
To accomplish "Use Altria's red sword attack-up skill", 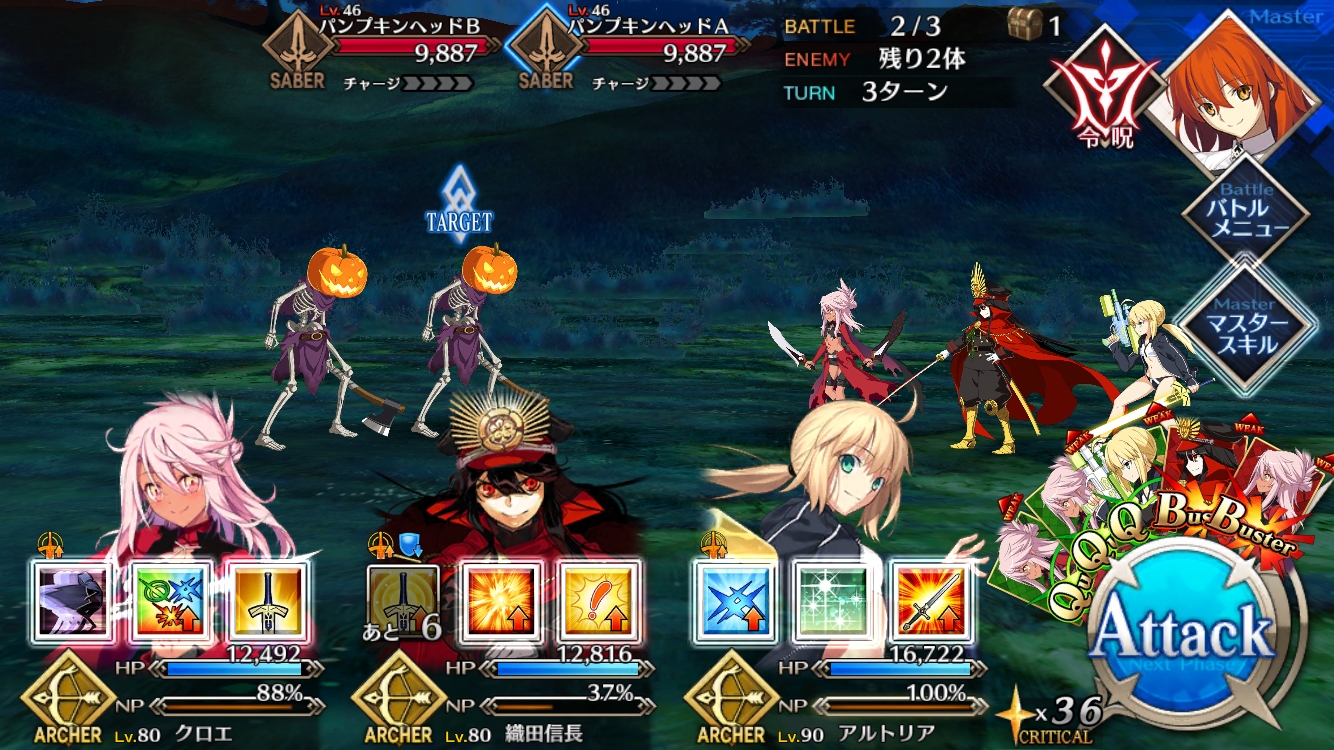I will [930, 600].
